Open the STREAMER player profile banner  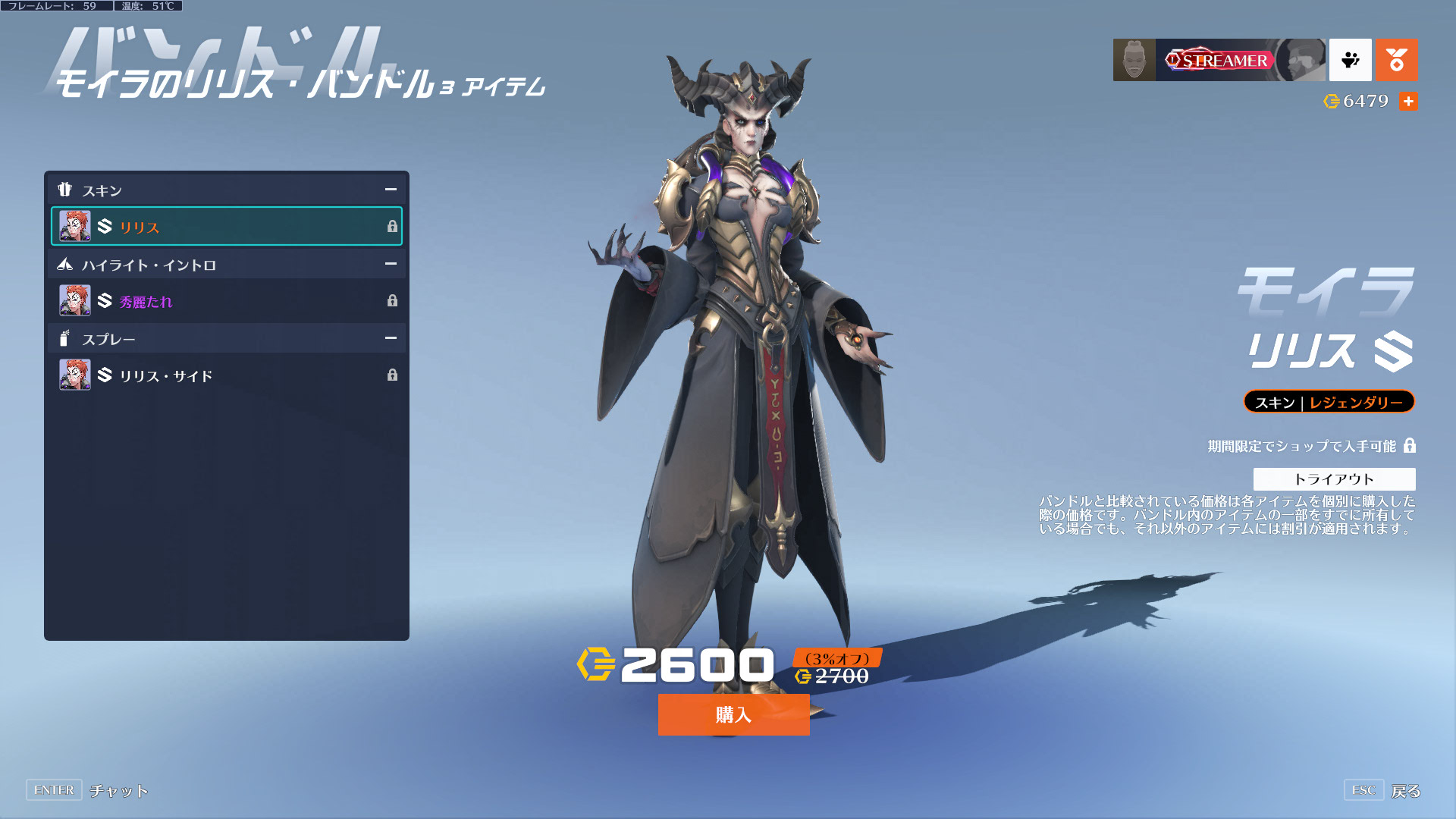coord(1219,60)
